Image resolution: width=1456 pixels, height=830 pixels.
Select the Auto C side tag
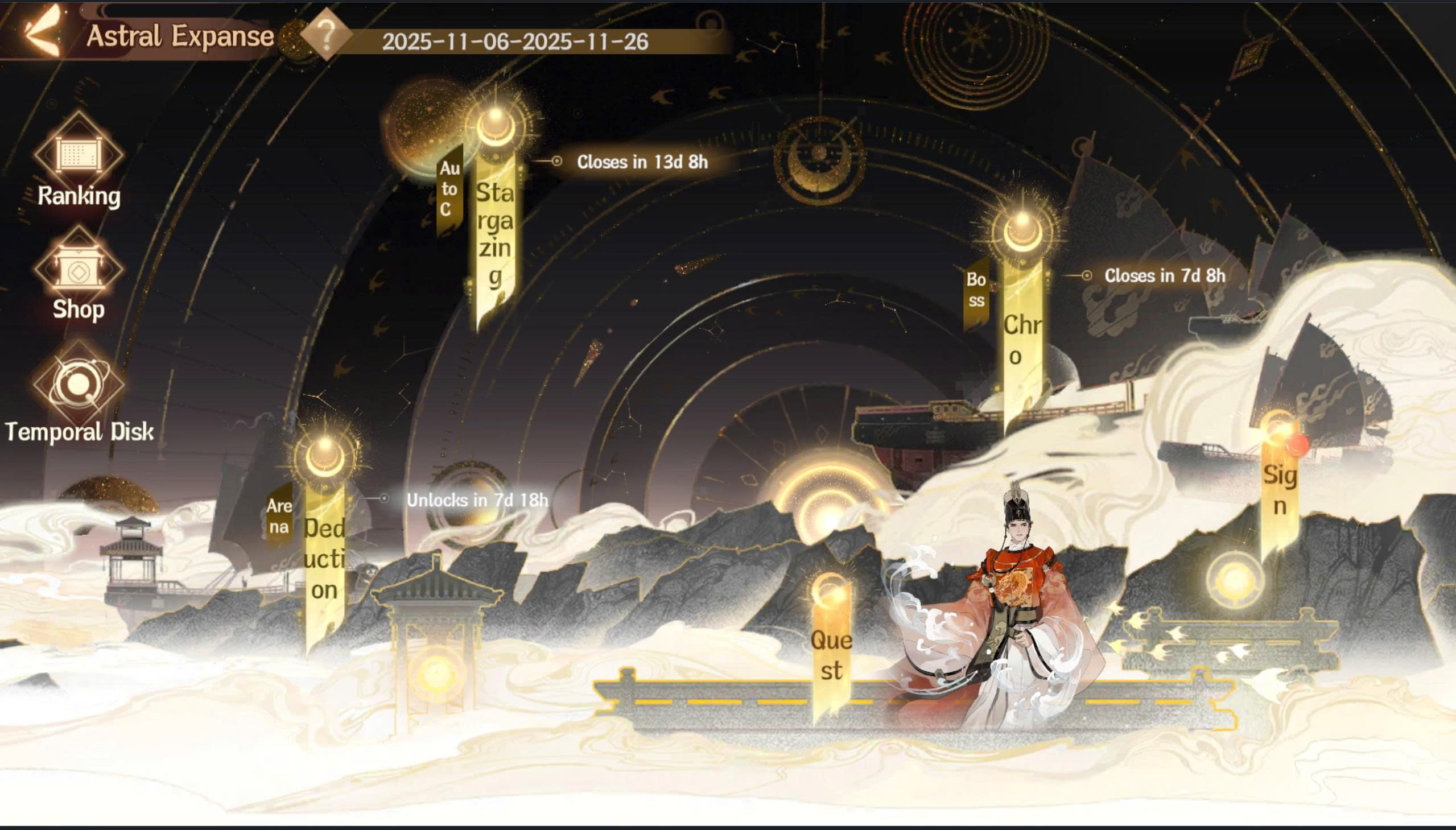pyautogui.click(x=449, y=189)
